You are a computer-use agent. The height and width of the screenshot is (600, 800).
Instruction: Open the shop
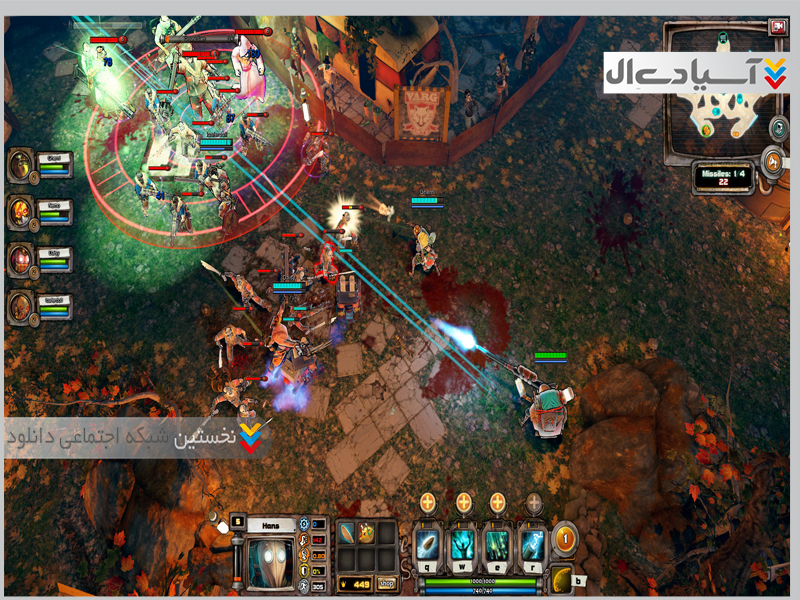pyautogui.click(x=385, y=583)
